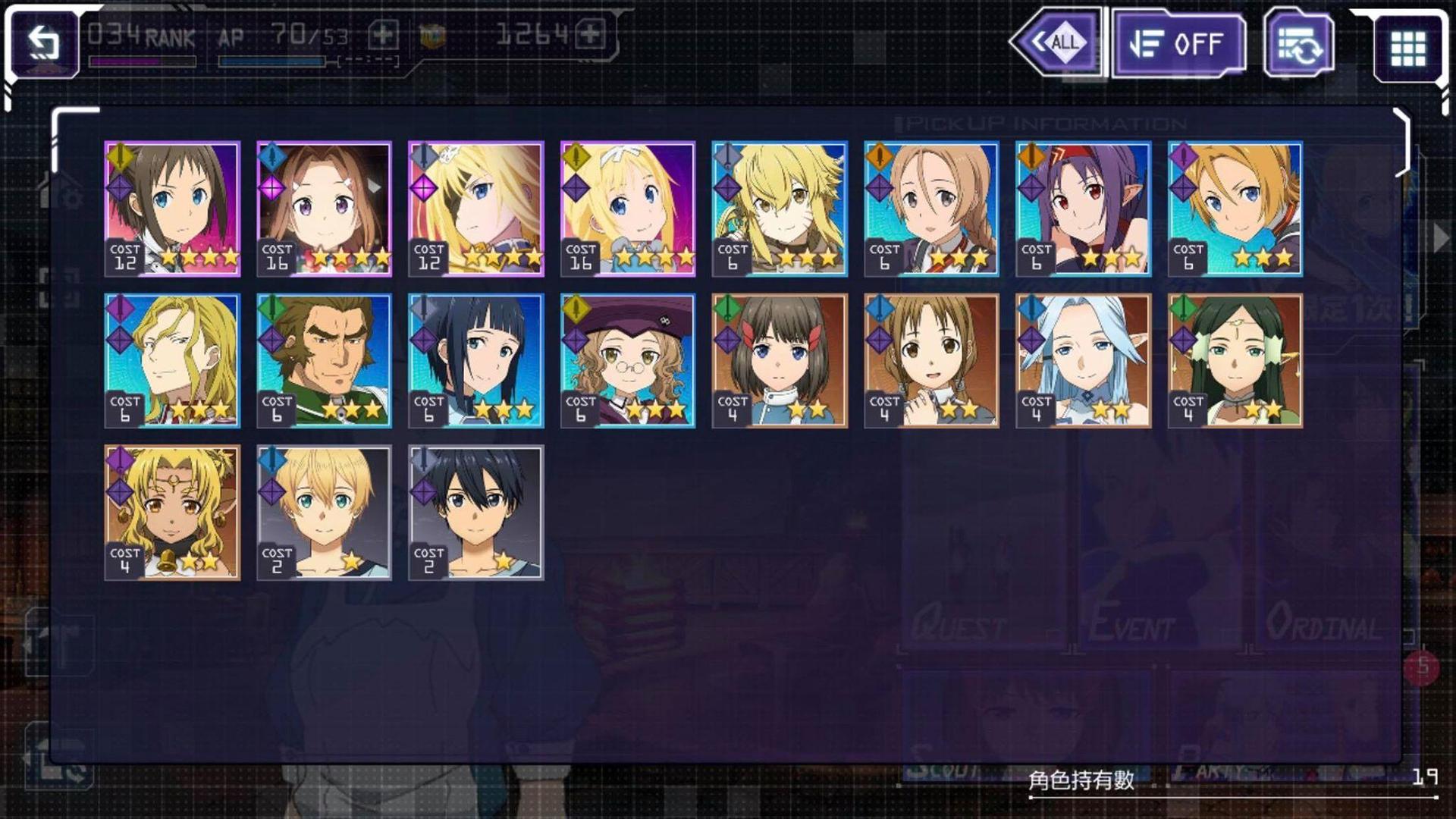Choose the eyepatch blonde knight card
The image size is (1456, 819).
[x=475, y=209]
